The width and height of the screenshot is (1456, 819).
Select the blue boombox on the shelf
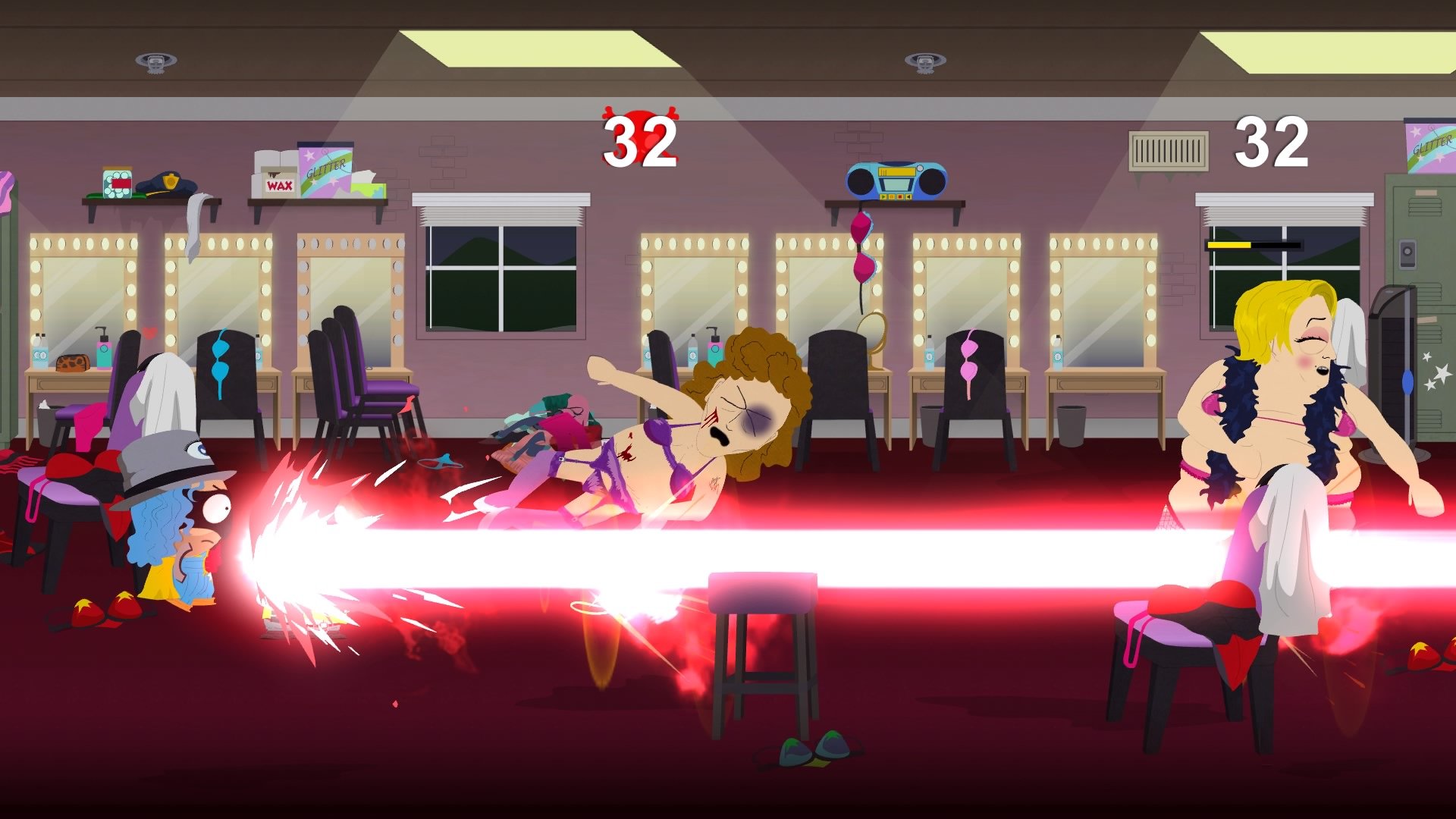pos(895,182)
